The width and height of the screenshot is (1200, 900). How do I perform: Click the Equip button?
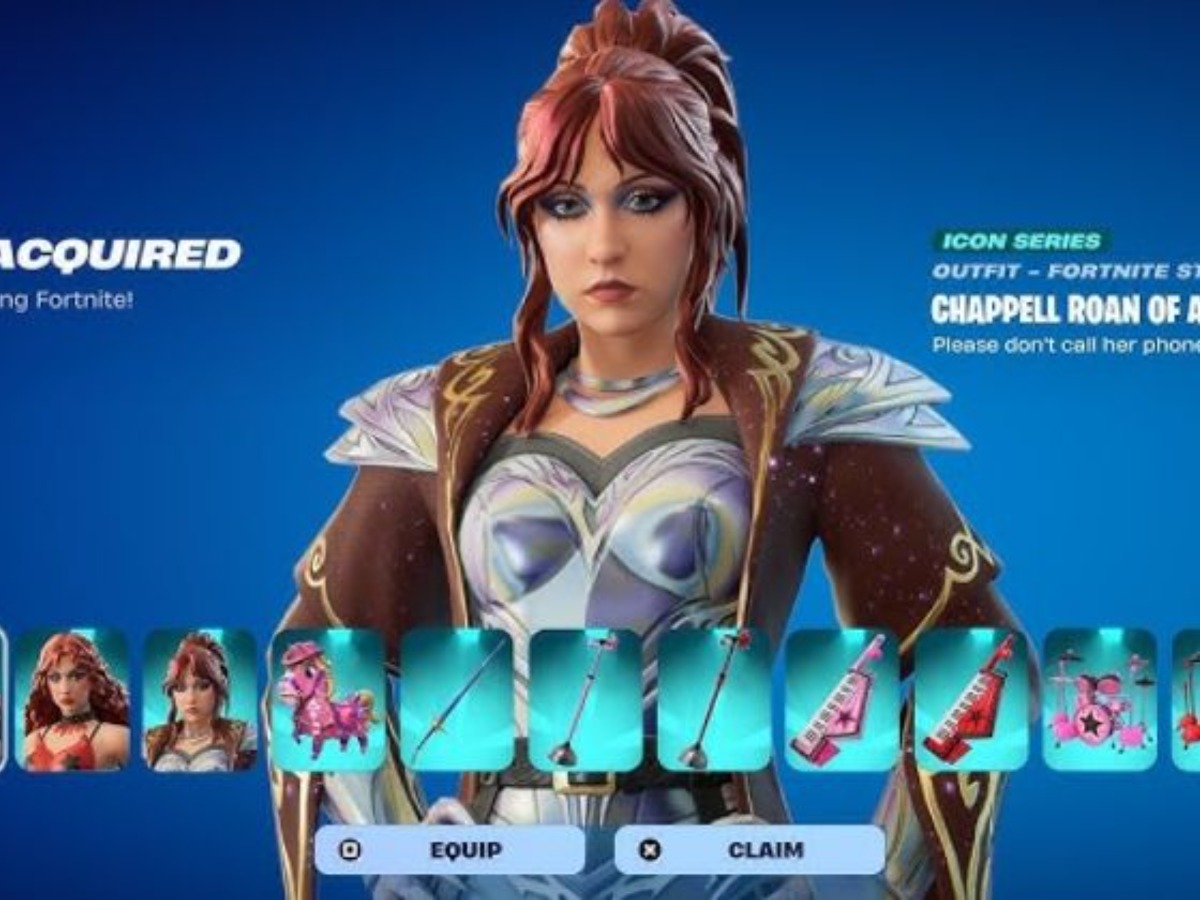pyautogui.click(x=450, y=850)
